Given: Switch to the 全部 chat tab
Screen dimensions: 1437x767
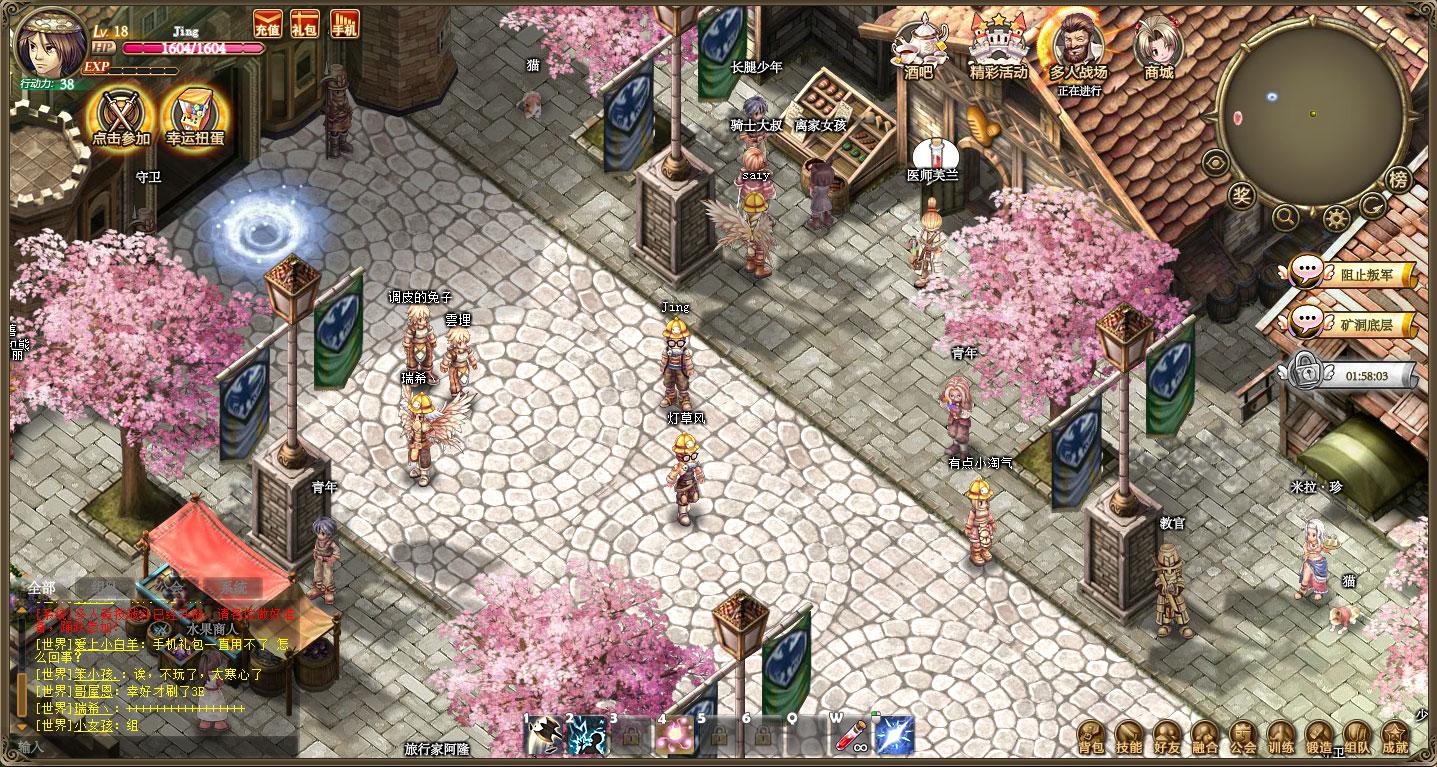Looking at the screenshot, I should point(42,587).
